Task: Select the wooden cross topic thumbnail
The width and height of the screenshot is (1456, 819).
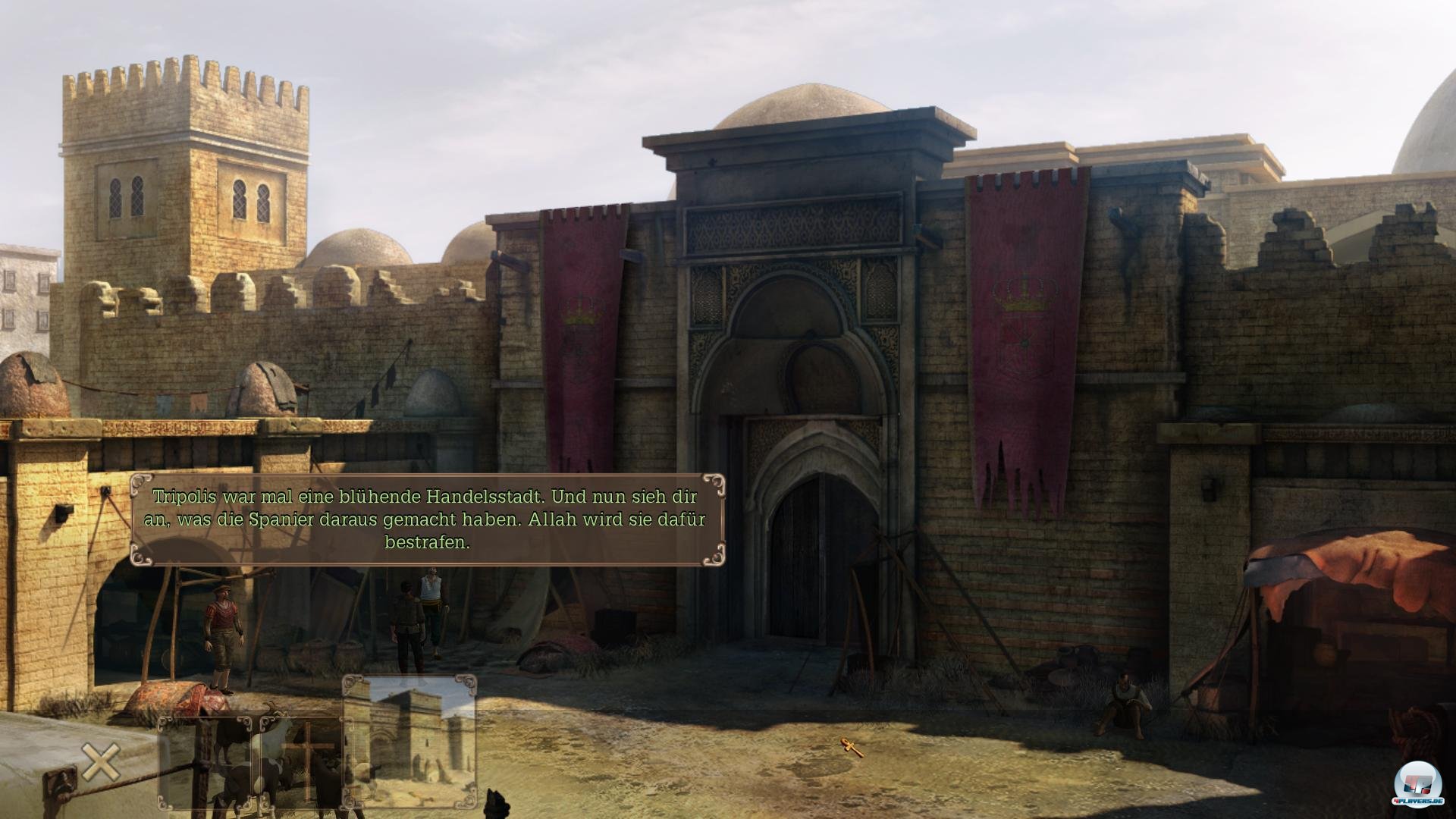Action: [301, 762]
